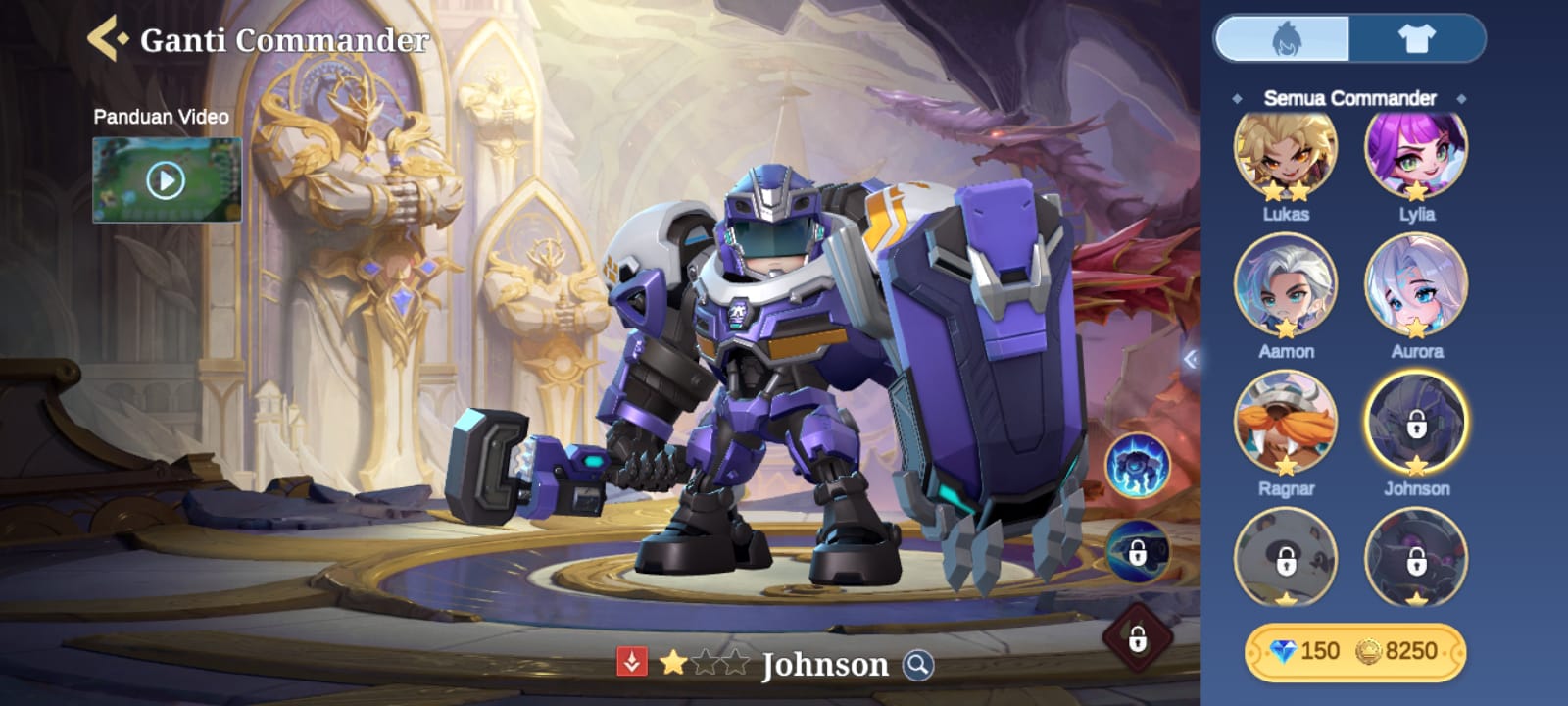Collapse the commander side panel arrow
The image size is (1568, 706).
tap(1190, 359)
